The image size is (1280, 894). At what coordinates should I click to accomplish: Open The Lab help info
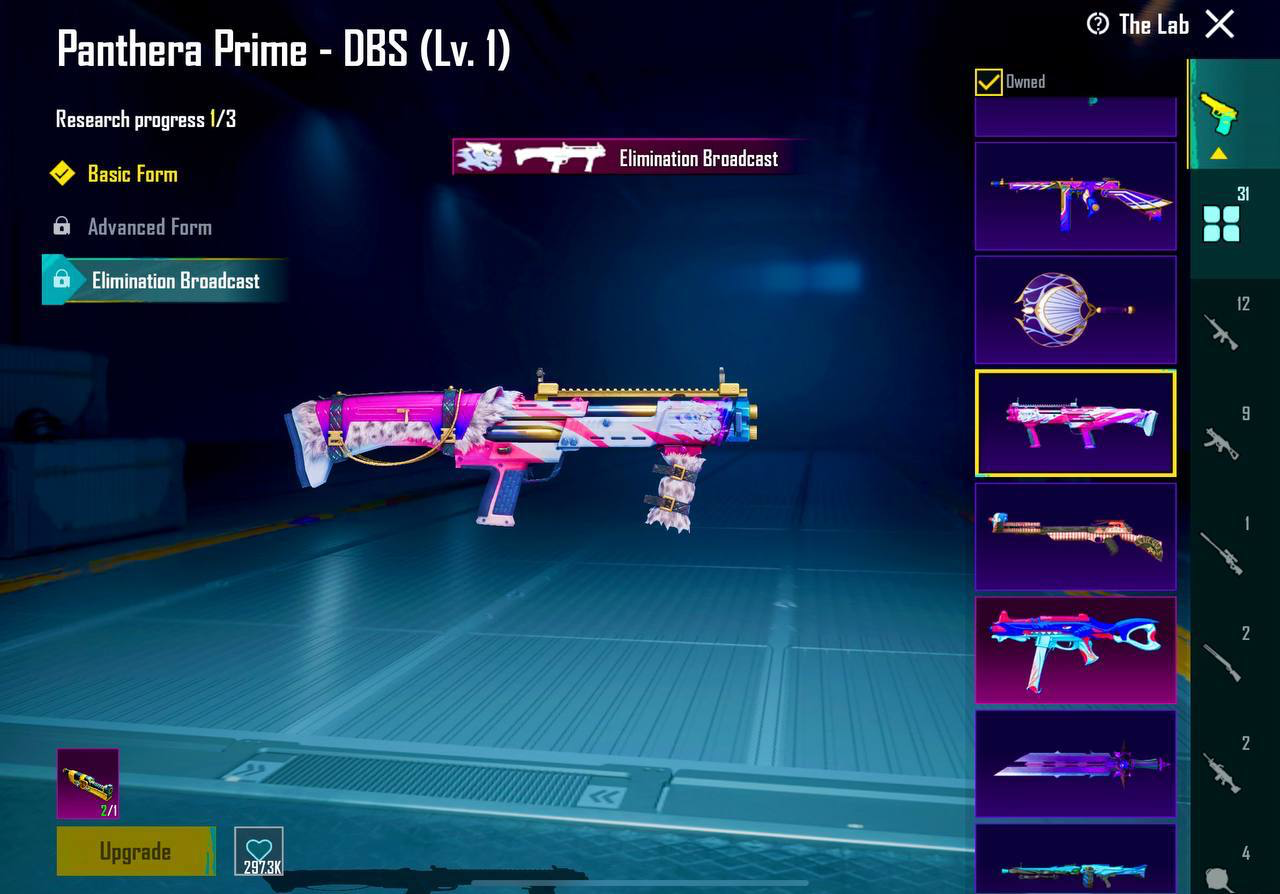tap(1098, 24)
